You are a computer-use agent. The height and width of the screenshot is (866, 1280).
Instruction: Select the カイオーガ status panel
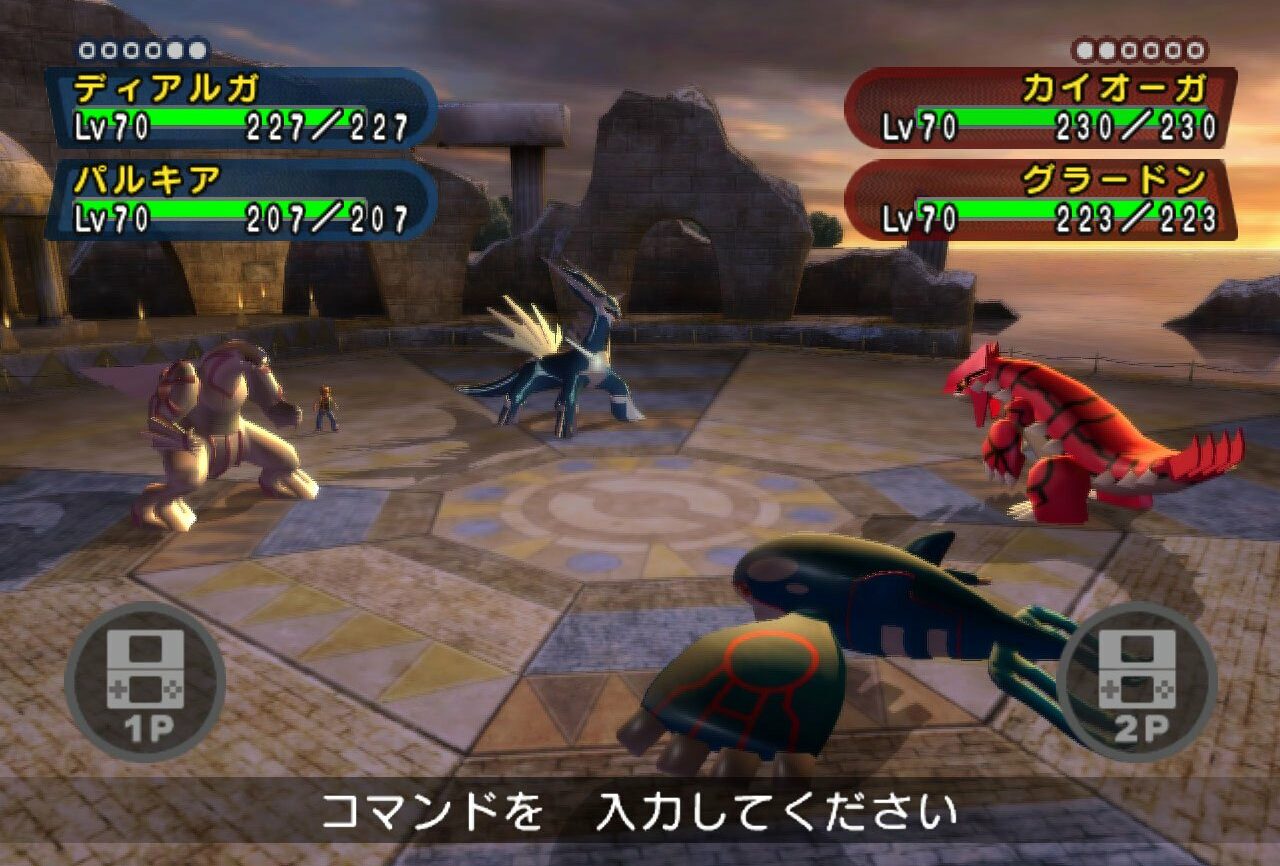(x=1040, y=109)
